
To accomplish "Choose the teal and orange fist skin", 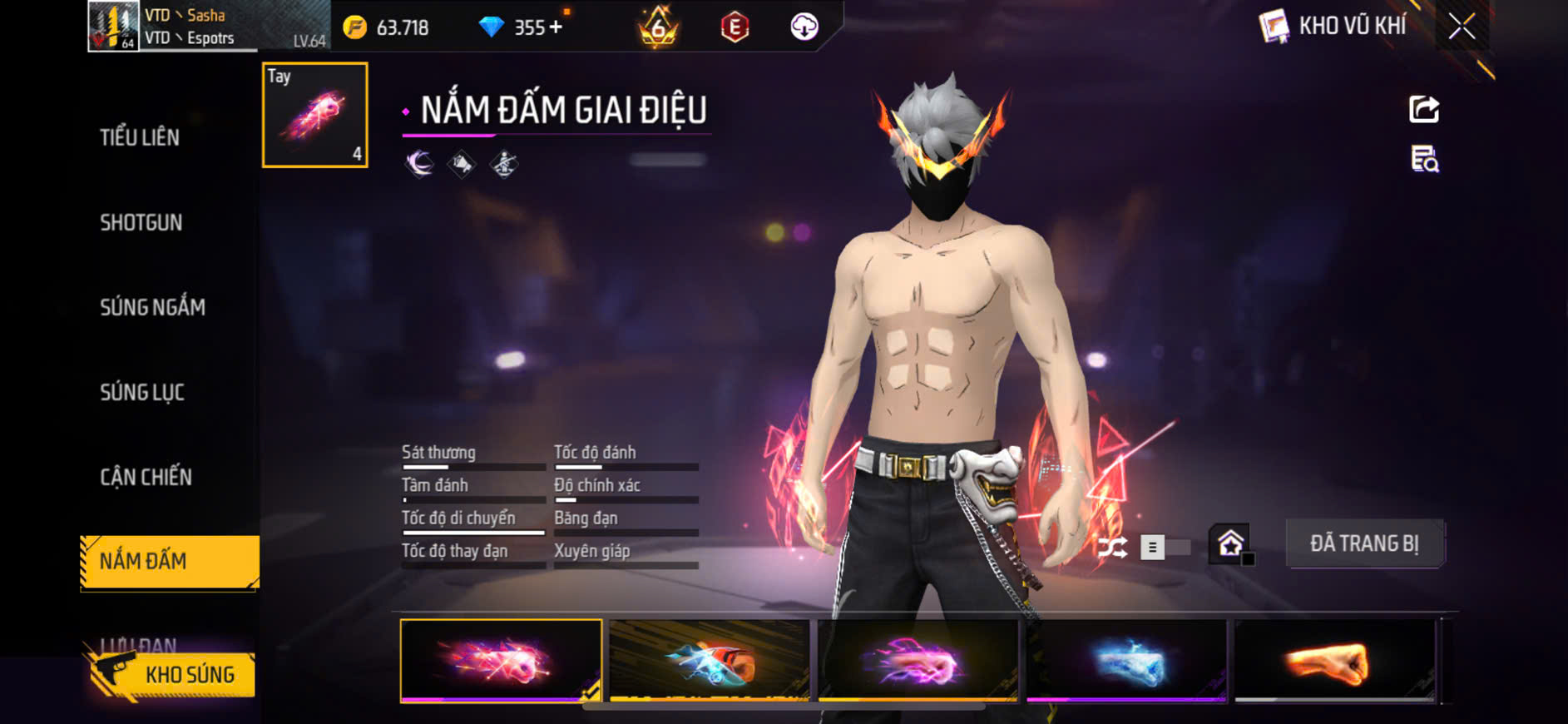I will click(x=710, y=662).
